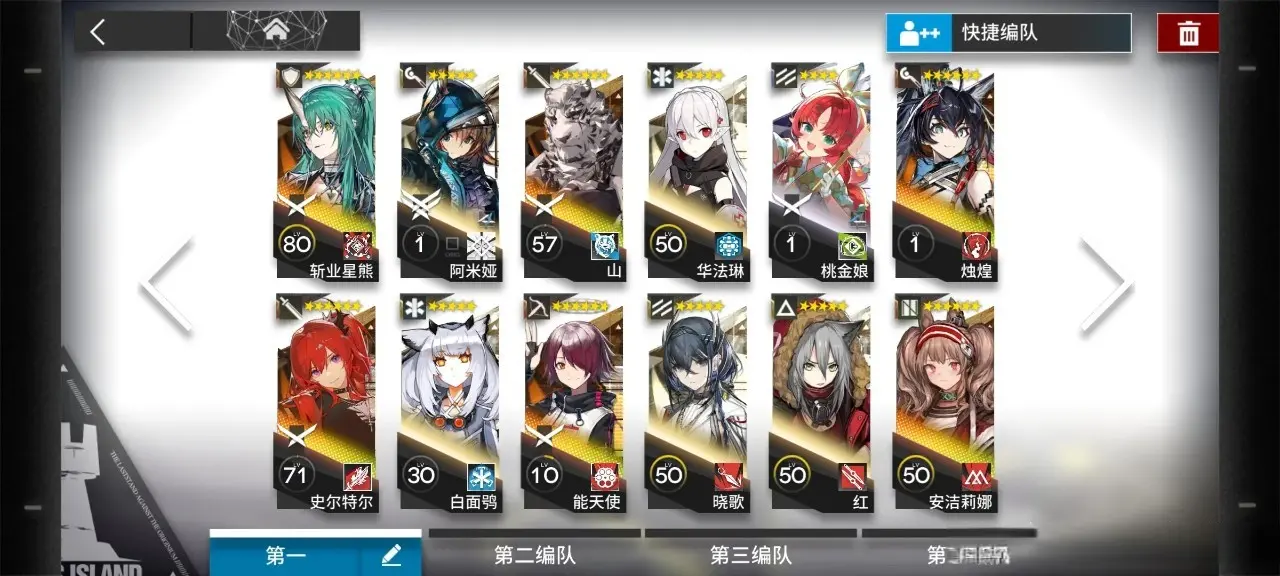Go back with the top-left arrow
The width and height of the screenshot is (1280, 576).
pyautogui.click(x=98, y=32)
